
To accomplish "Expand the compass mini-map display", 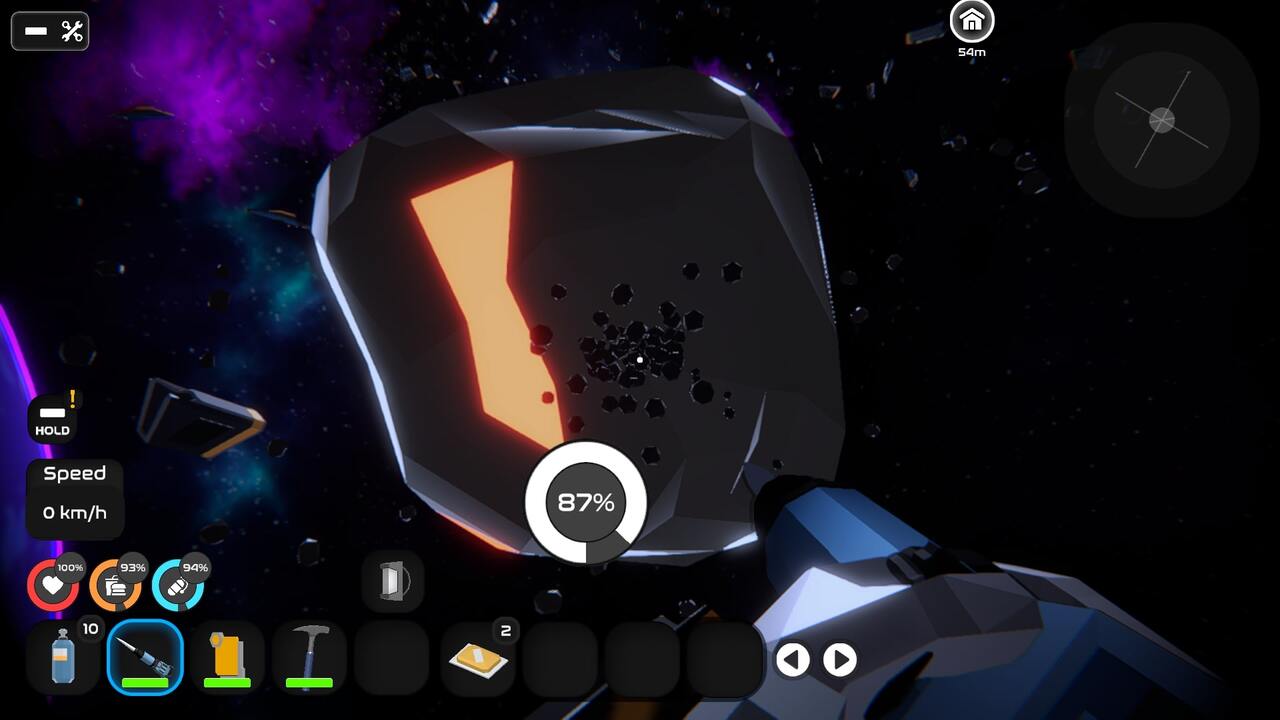I will tap(1160, 122).
